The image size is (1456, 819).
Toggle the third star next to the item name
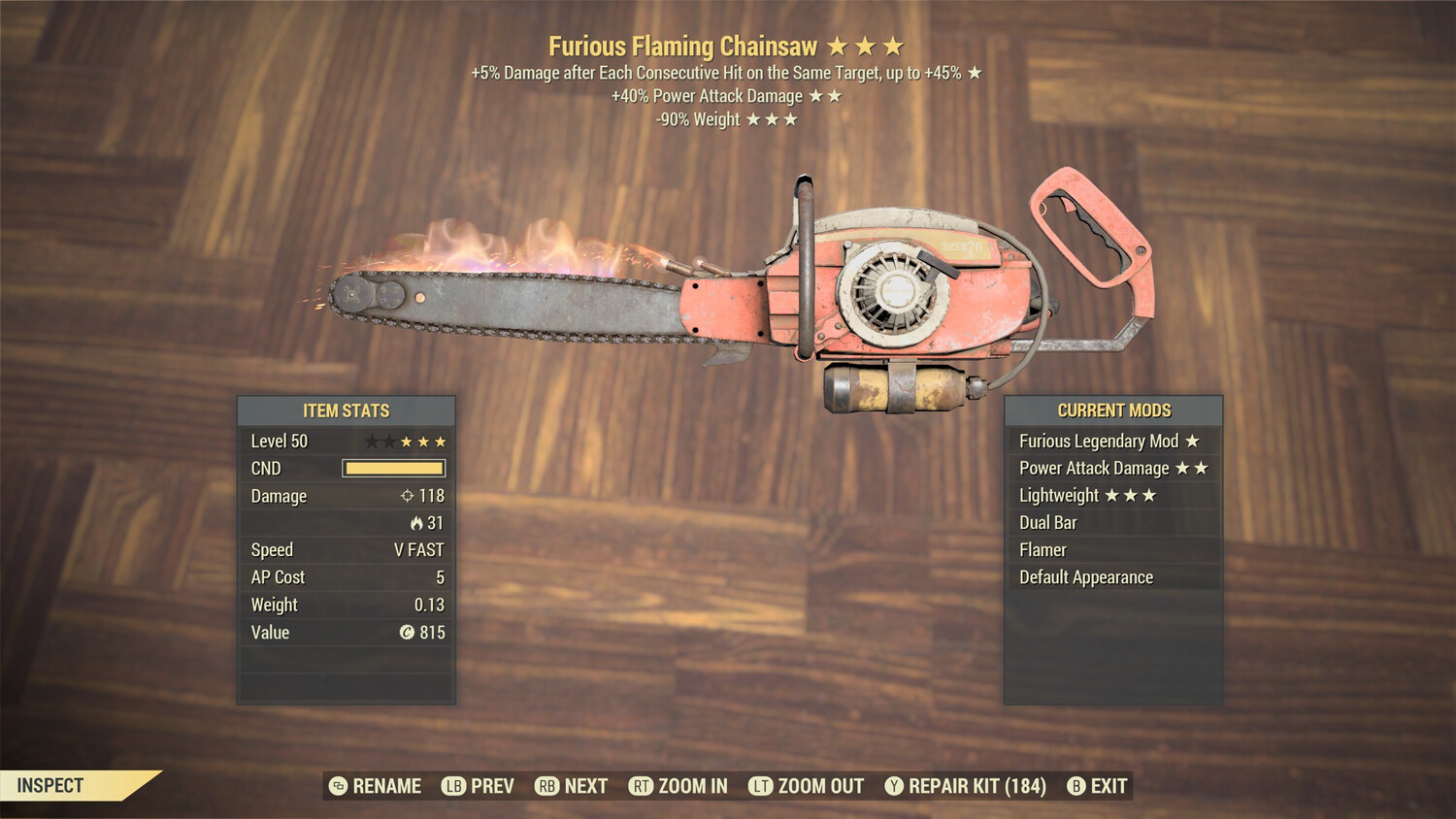[895, 46]
